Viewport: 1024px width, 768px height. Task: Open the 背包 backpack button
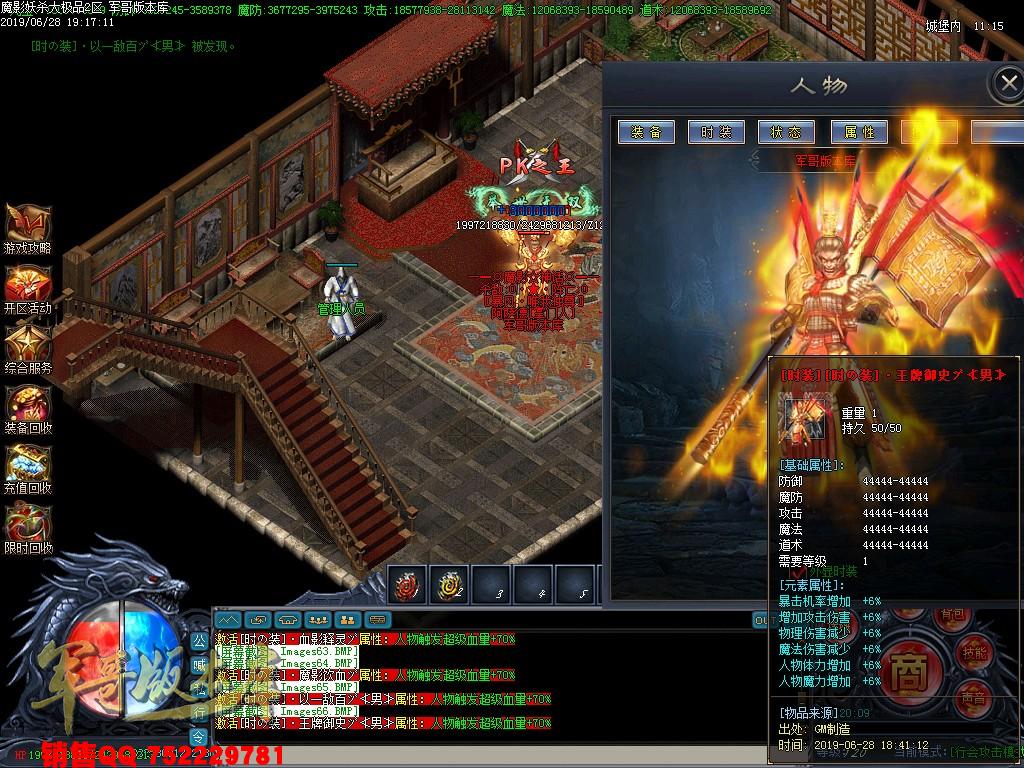tap(954, 613)
